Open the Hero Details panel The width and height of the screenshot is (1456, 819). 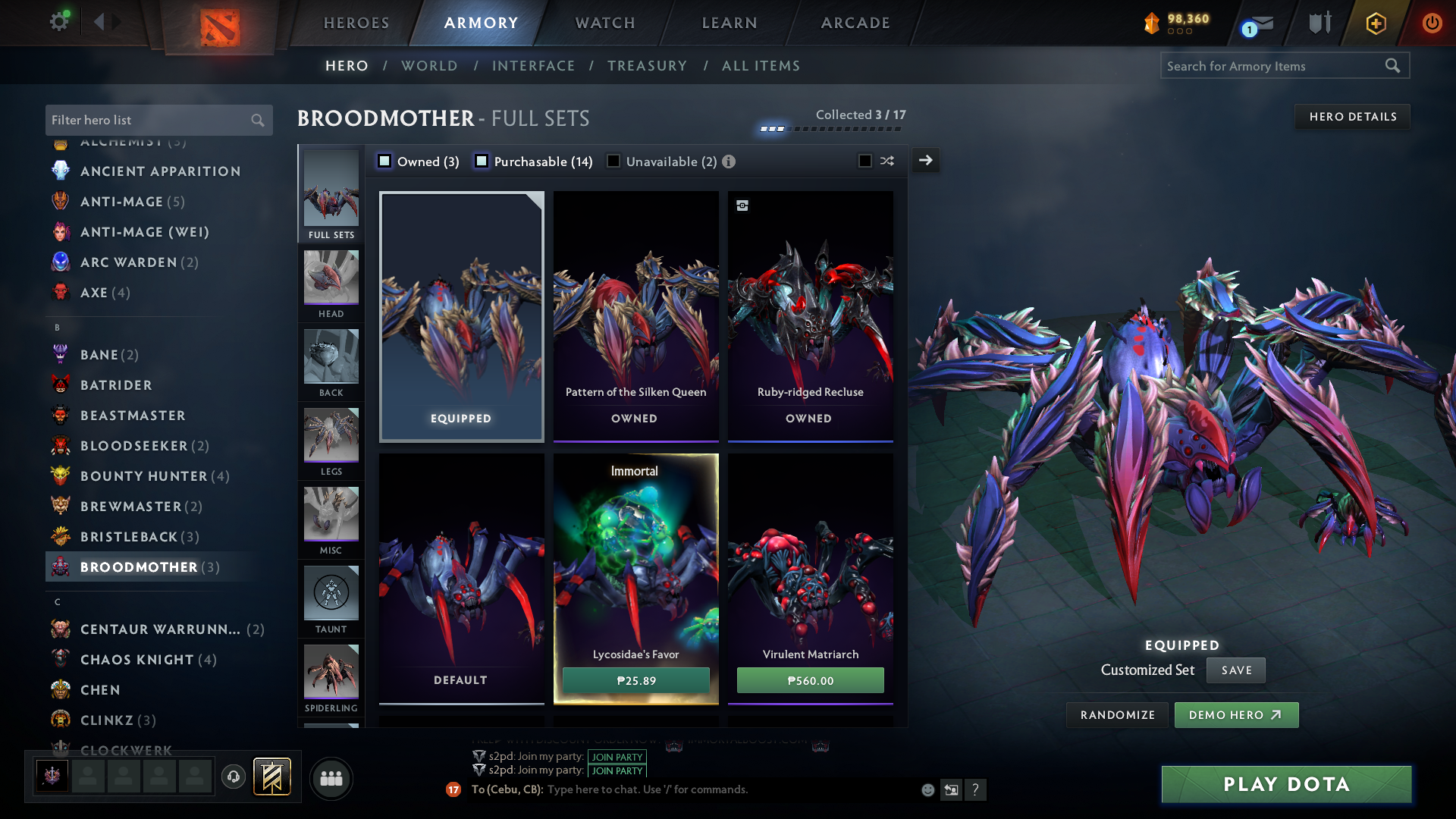point(1352,117)
